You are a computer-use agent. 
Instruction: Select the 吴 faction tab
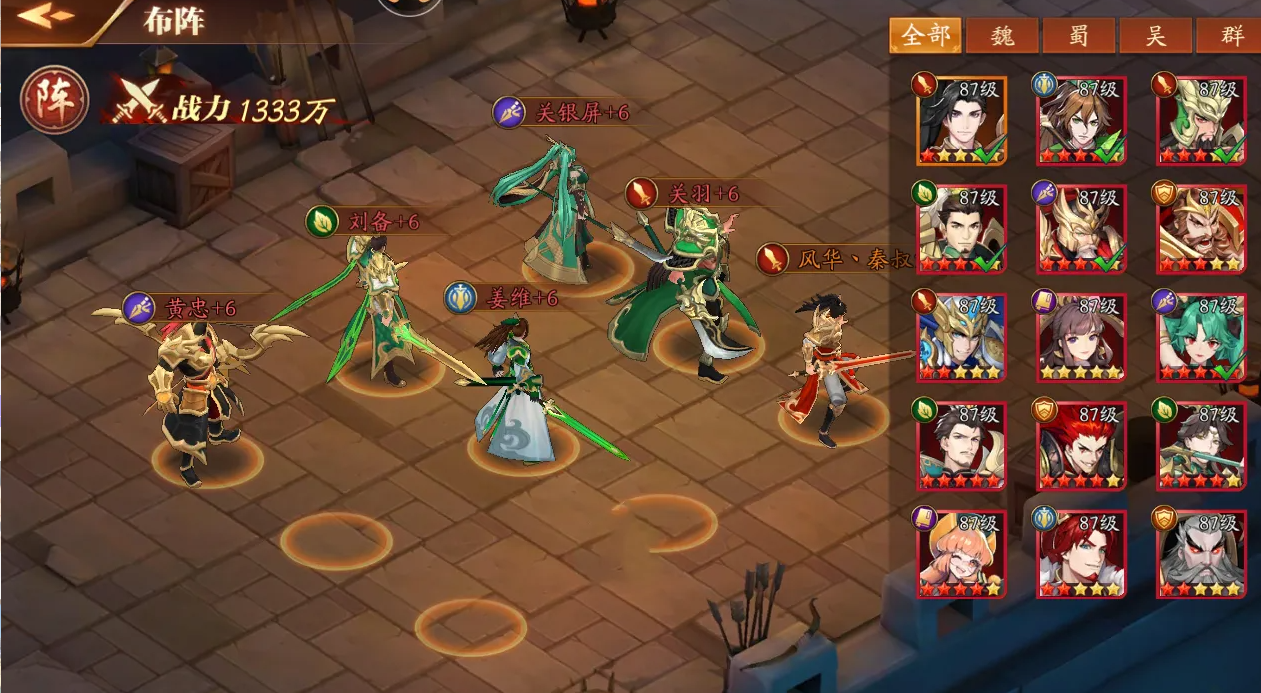click(x=1155, y=37)
